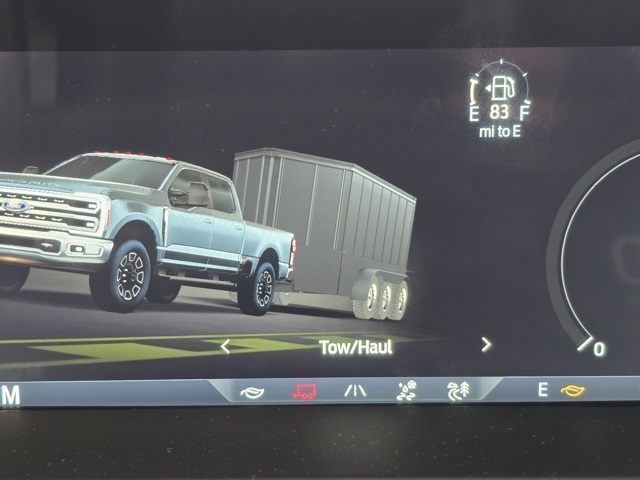Click the right arrow beside Tow/Haul

486,345
